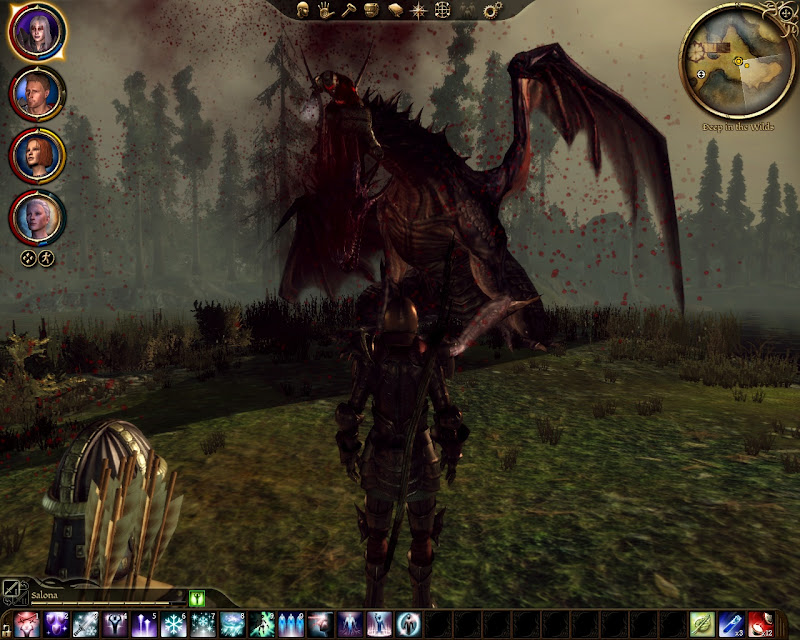This screenshot has width=800, height=640.
Task: Open the game menu gears icon
Action: (491, 10)
